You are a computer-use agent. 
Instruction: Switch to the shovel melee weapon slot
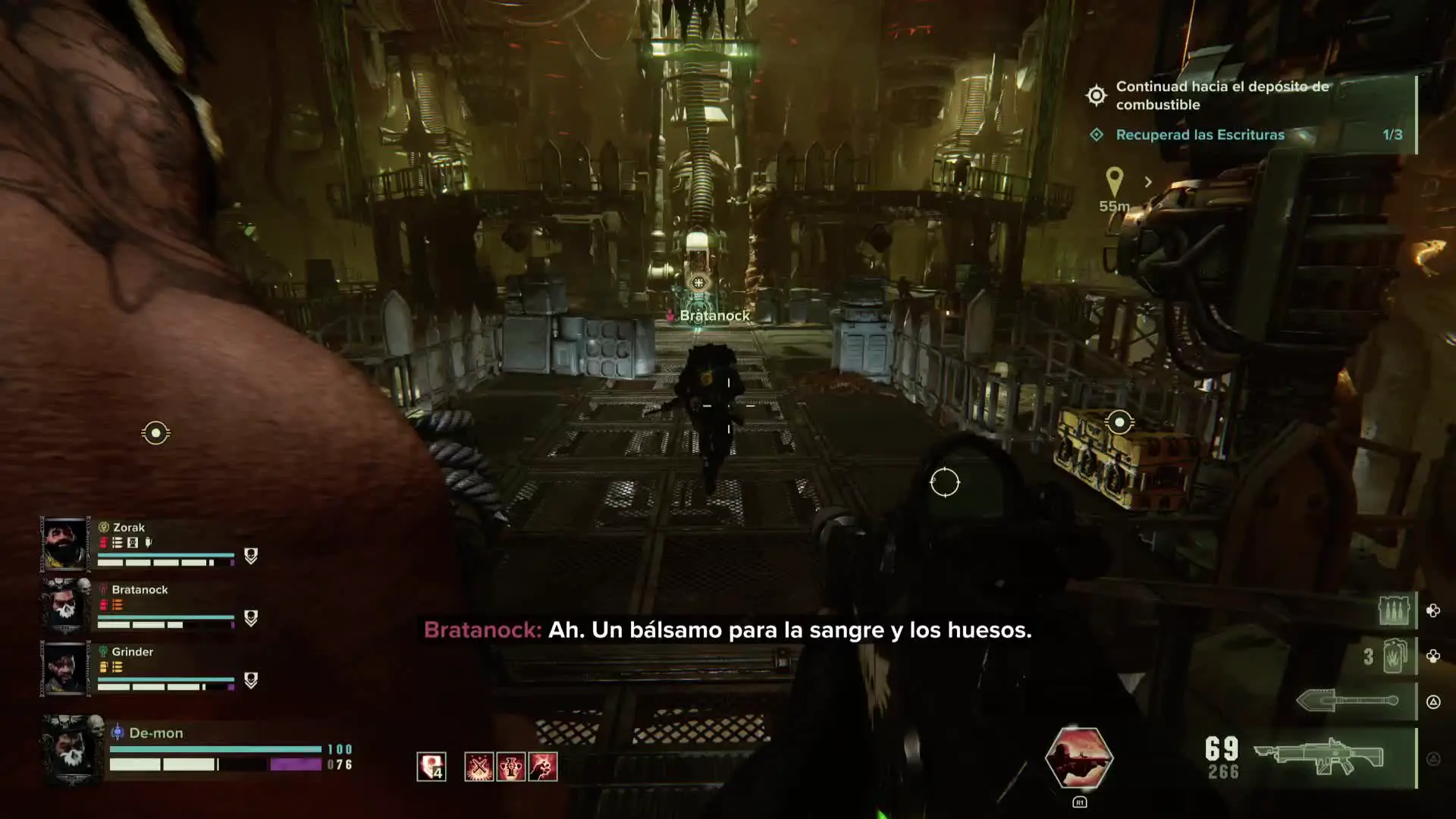click(x=1347, y=701)
